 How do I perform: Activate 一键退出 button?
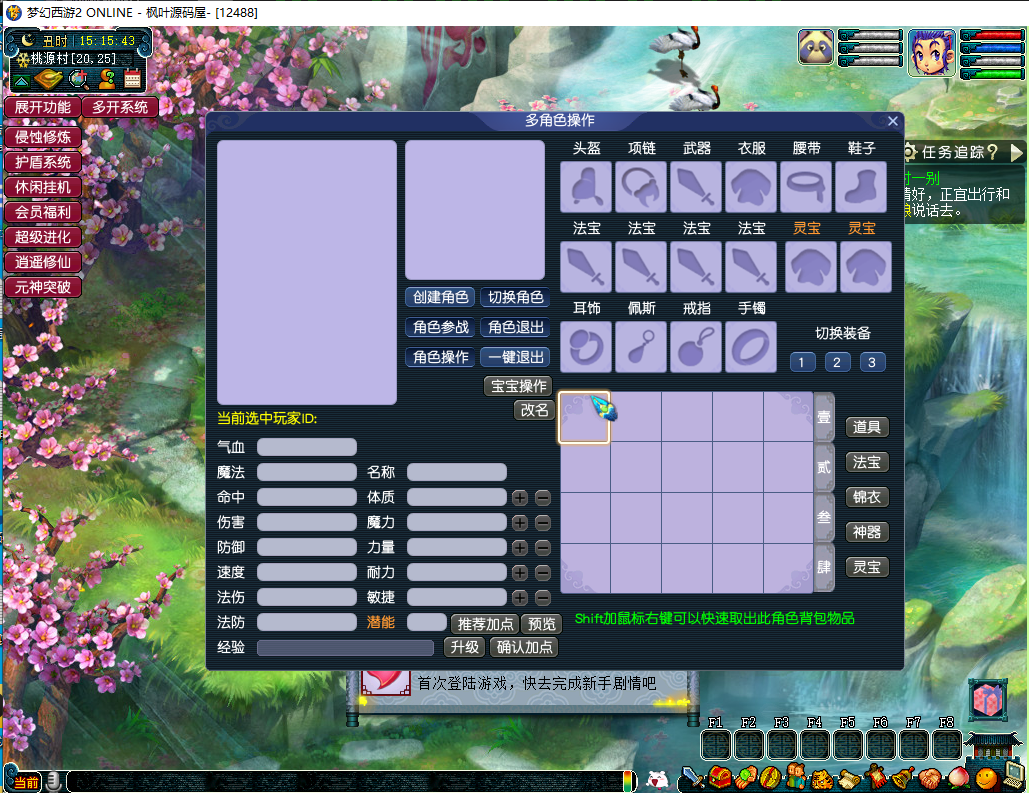click(x=516, y=357)
